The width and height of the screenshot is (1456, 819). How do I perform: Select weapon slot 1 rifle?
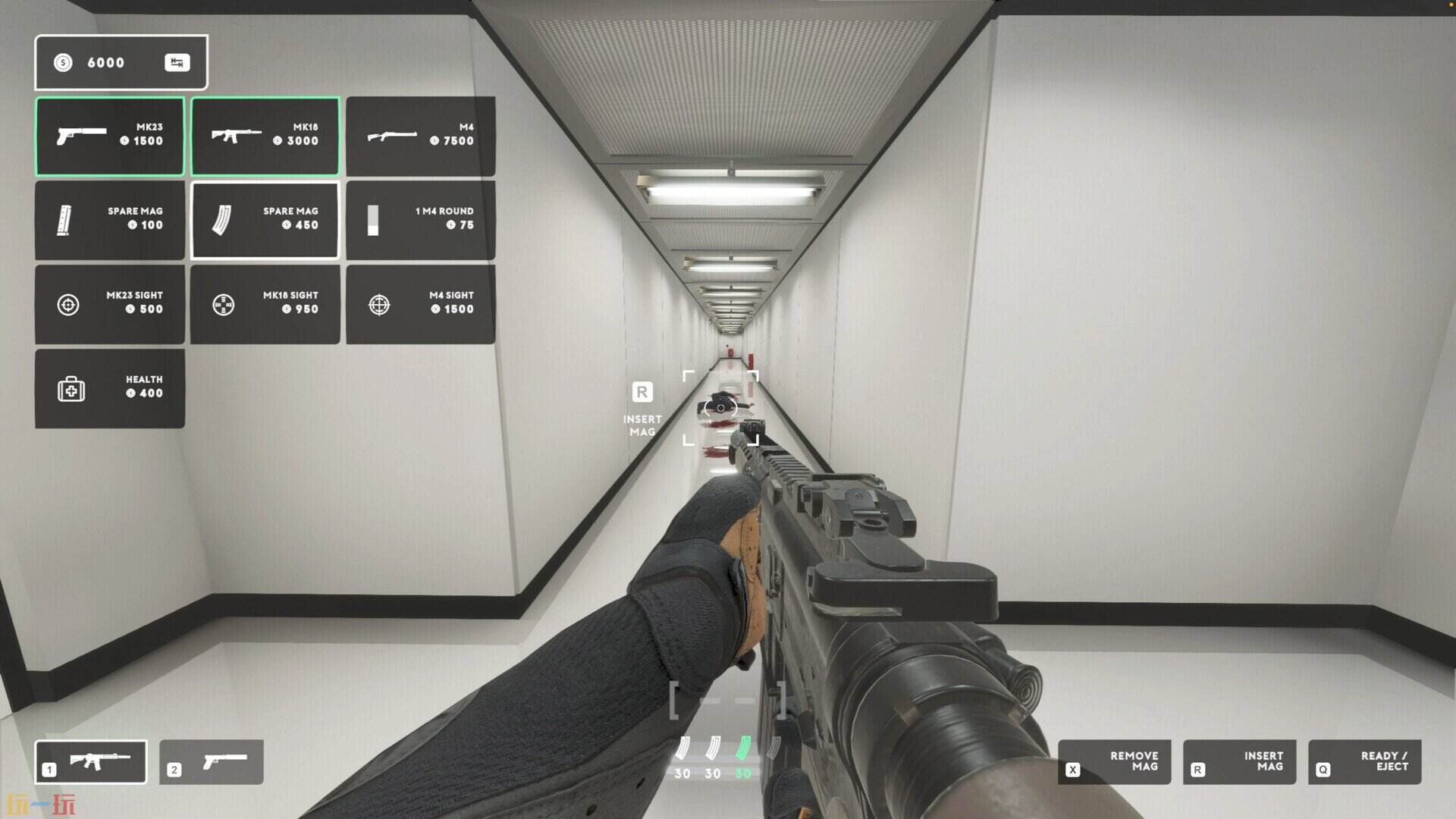(x=91, y=761)
